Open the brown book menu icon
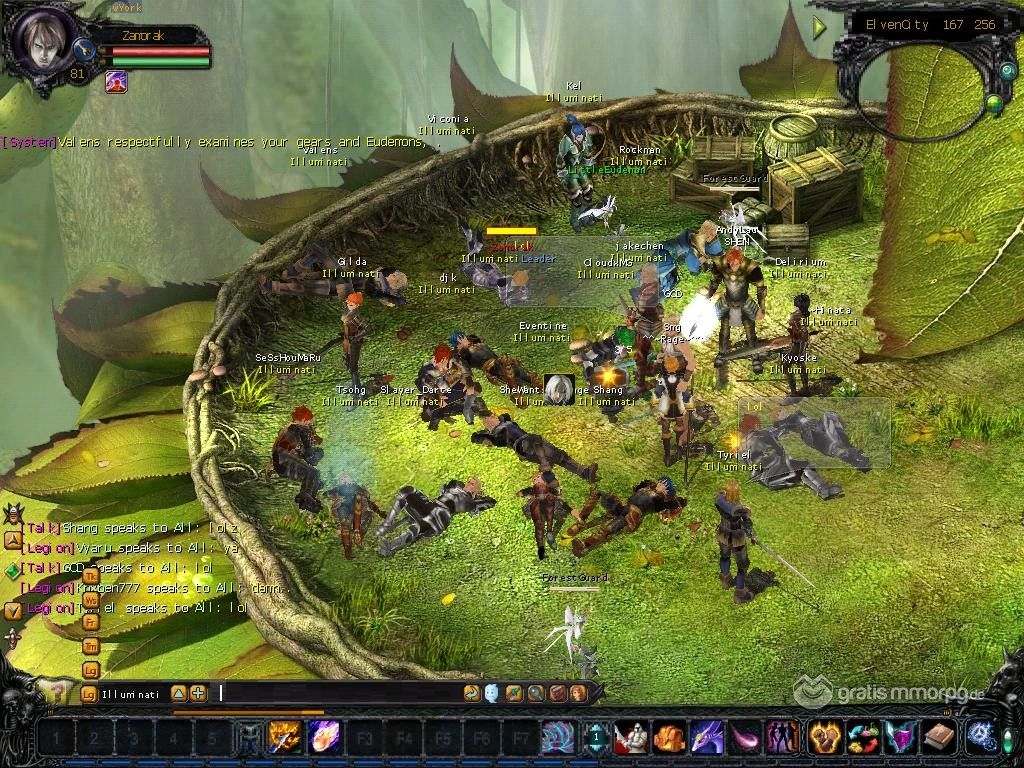The image size is (1024, 768). pos(940,738)
